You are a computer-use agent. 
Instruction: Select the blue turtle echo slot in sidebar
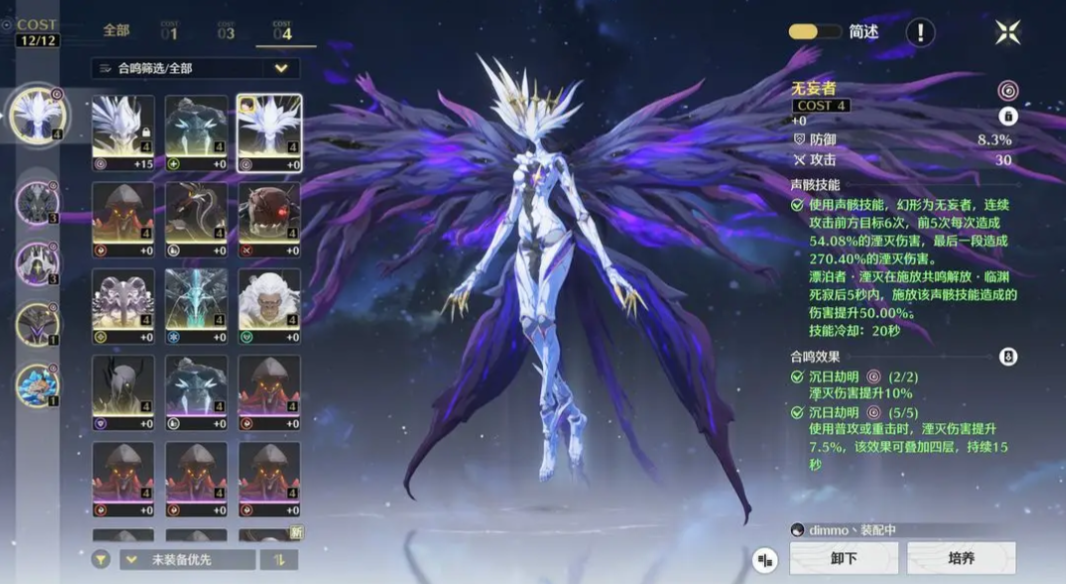point(38,386)
